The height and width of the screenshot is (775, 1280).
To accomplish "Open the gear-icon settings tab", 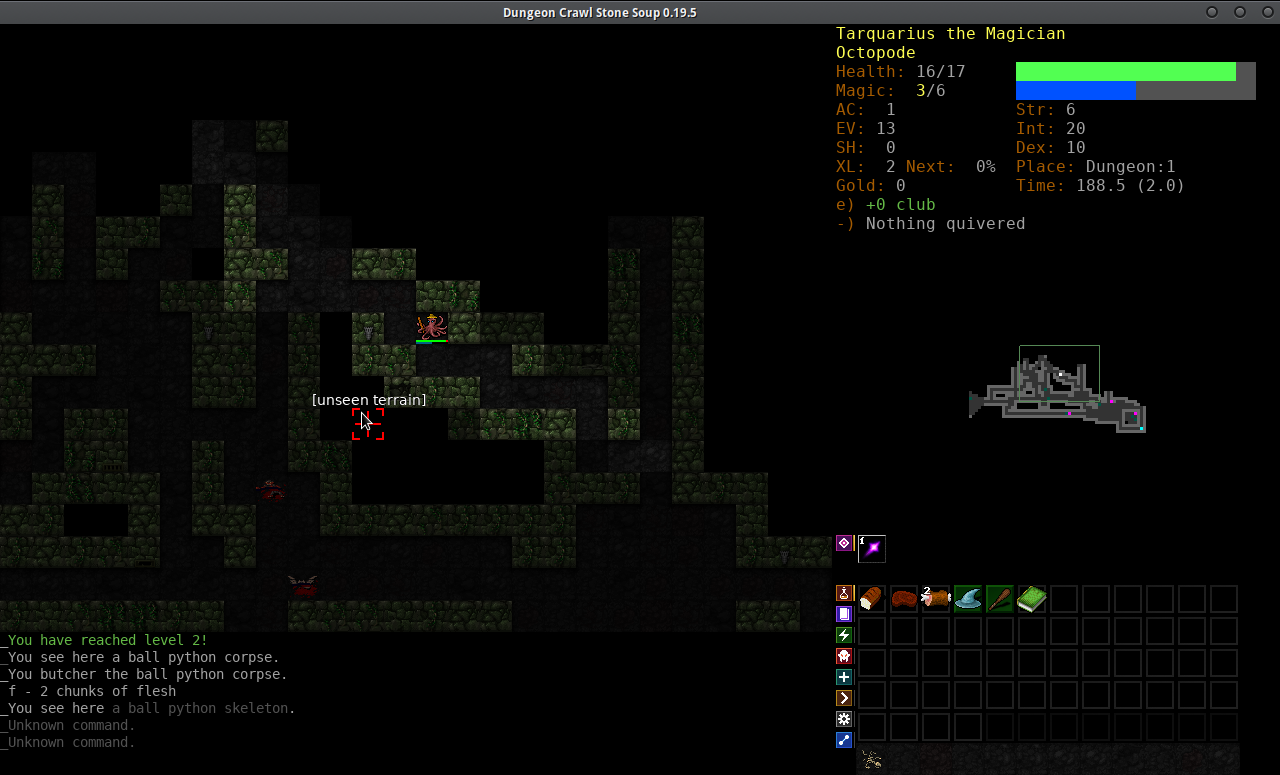I will [844, 719].
